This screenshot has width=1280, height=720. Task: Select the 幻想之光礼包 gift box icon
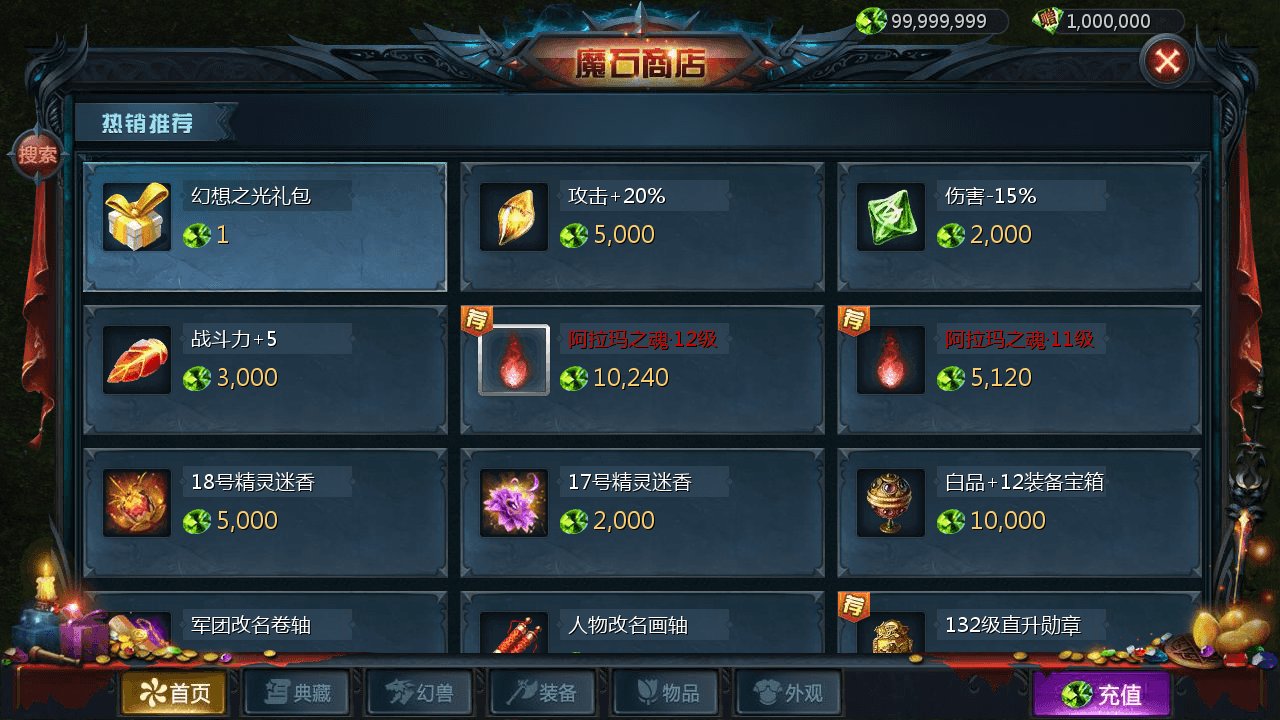136,218
